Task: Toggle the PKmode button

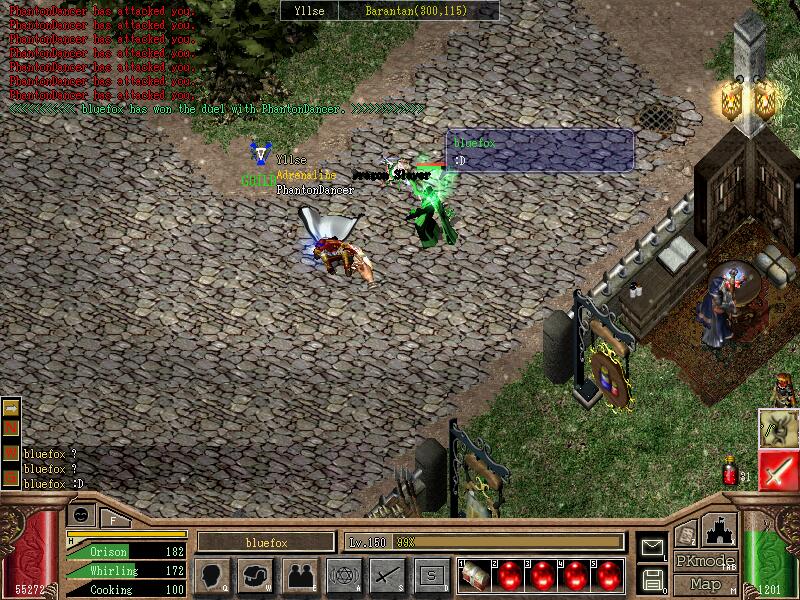Action: pyautogui.click(x=705, y=561)
